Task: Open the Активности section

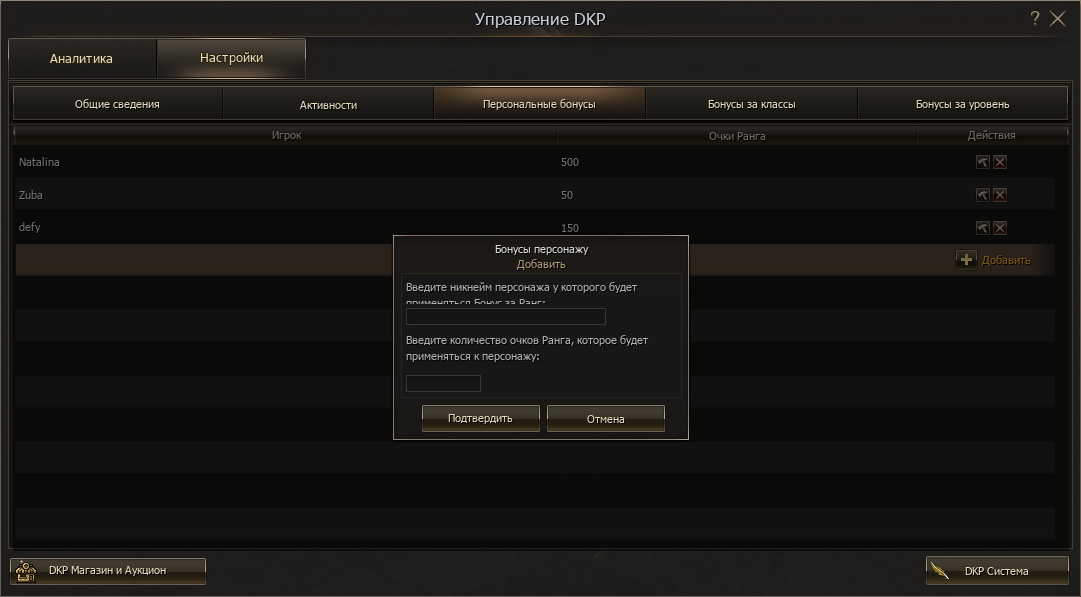Action: 328,104
